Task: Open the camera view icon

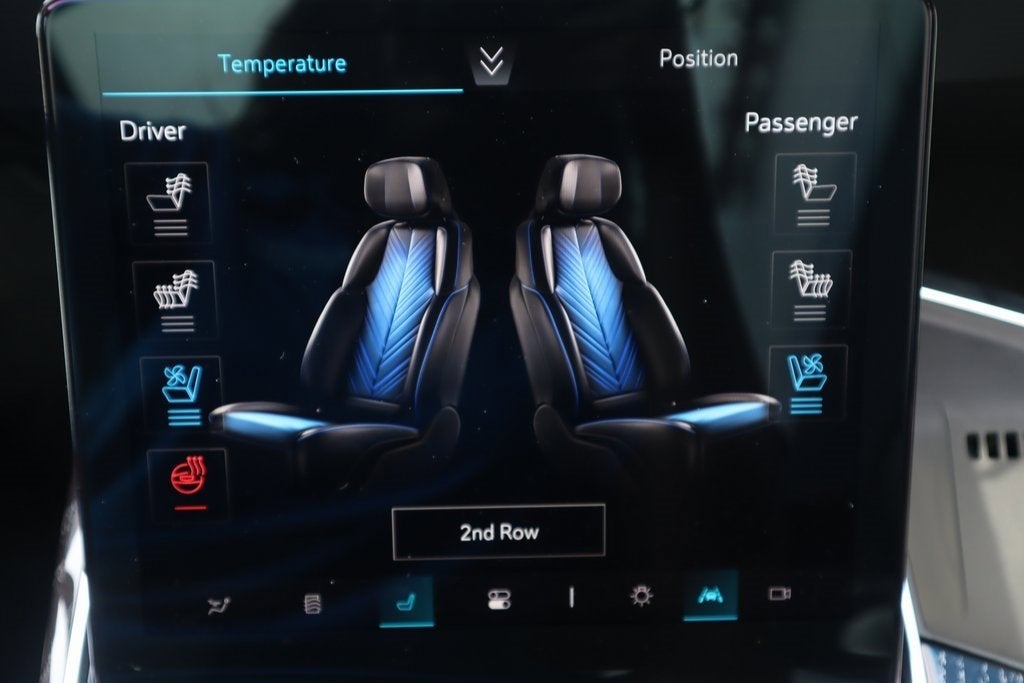Action: click(x=779, y=594)
